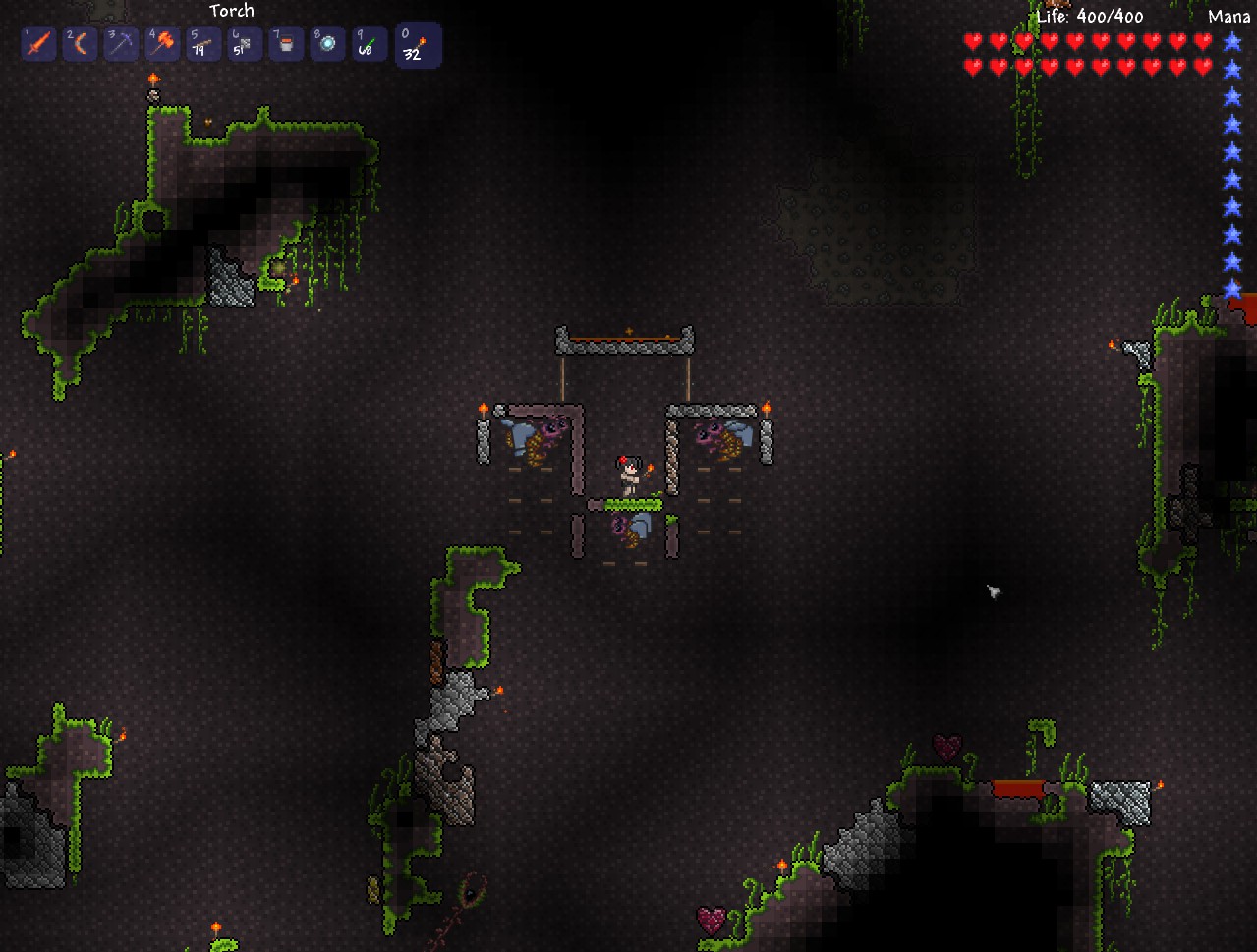Select the lava bucket slot

click(x=286, y=44)
